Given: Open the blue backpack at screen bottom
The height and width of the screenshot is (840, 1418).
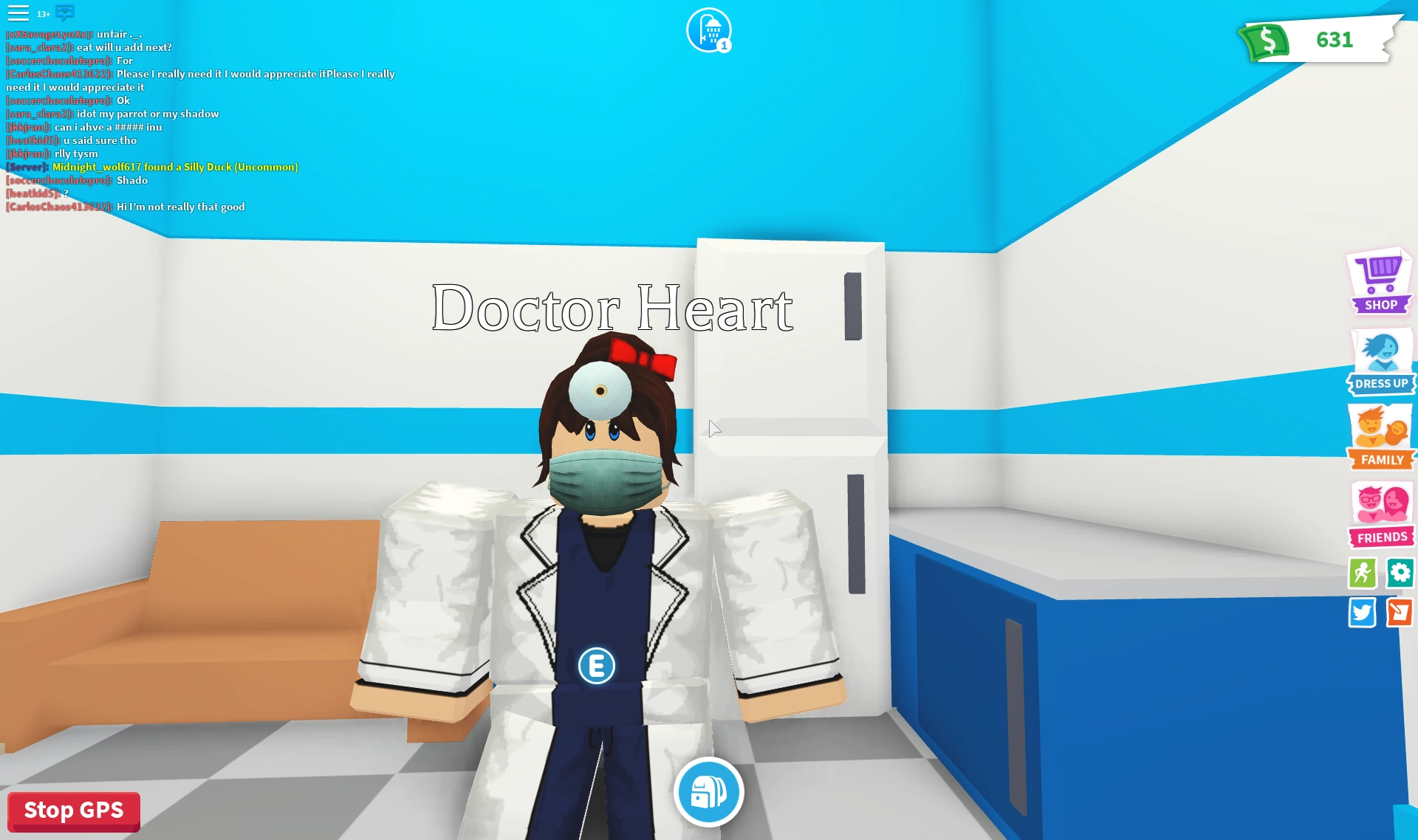Looking at the screenshot, I should click(x=708, y=791).
